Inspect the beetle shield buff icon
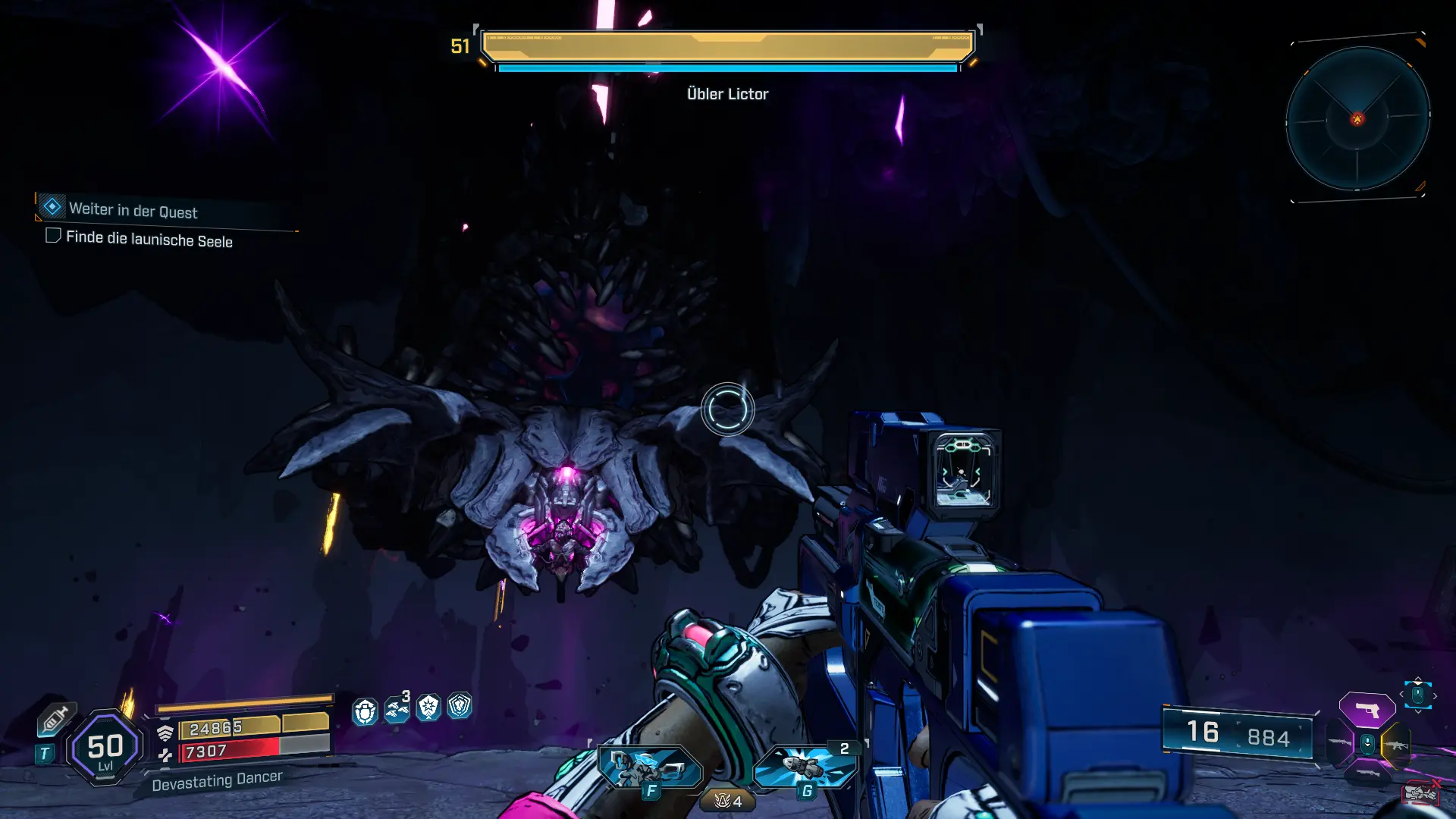Image resolution: width=1456 pixels, height=819 pixels. click(x=365, y=711)
